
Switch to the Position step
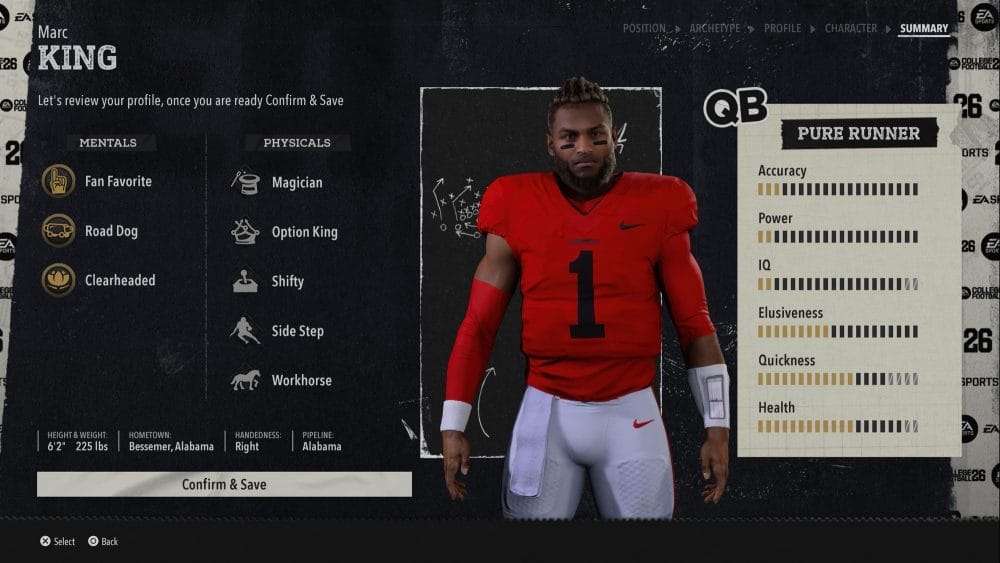(x=643, y=29)
